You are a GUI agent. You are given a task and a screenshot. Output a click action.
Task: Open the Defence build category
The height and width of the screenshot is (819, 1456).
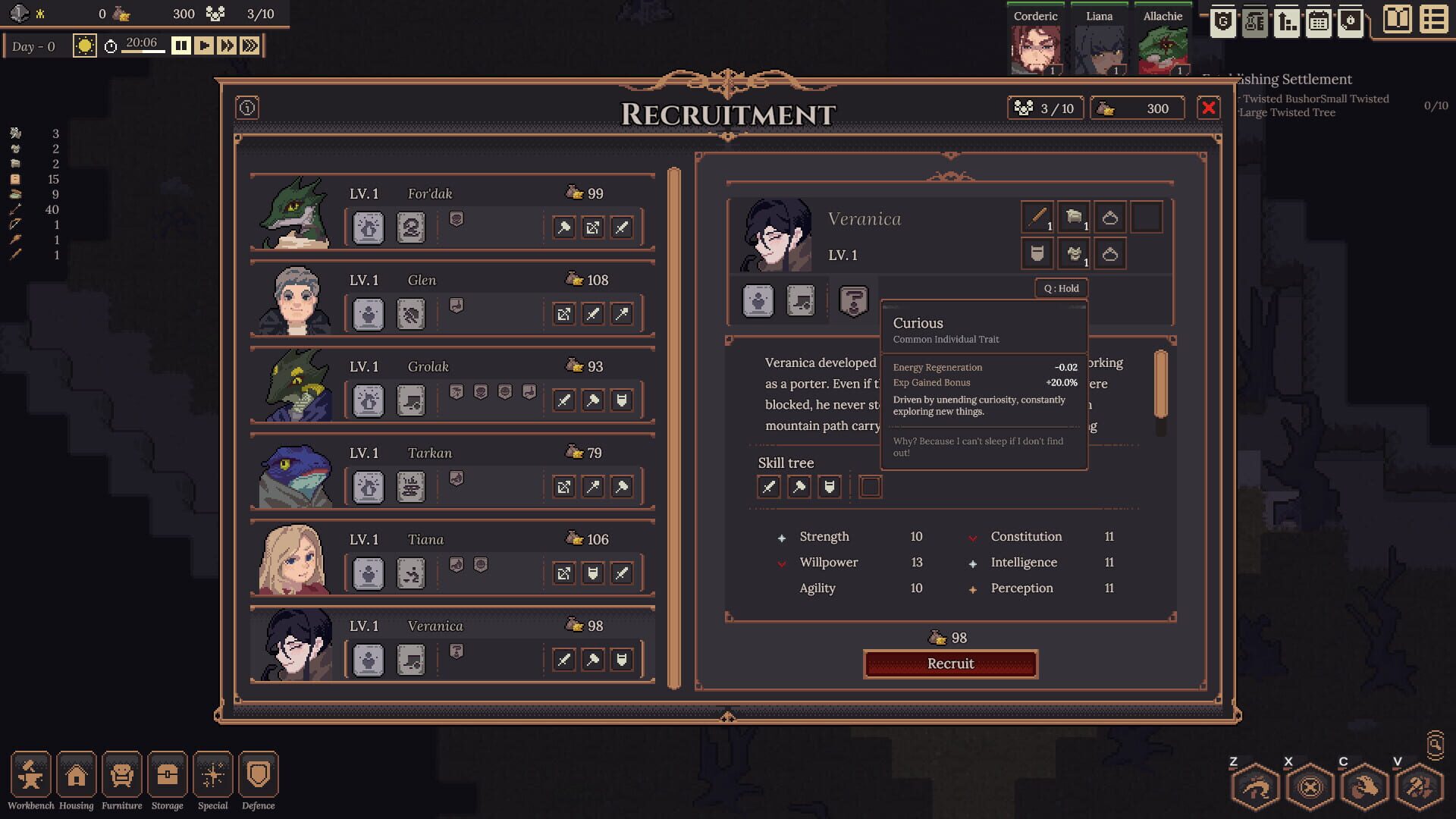(258, 775)
